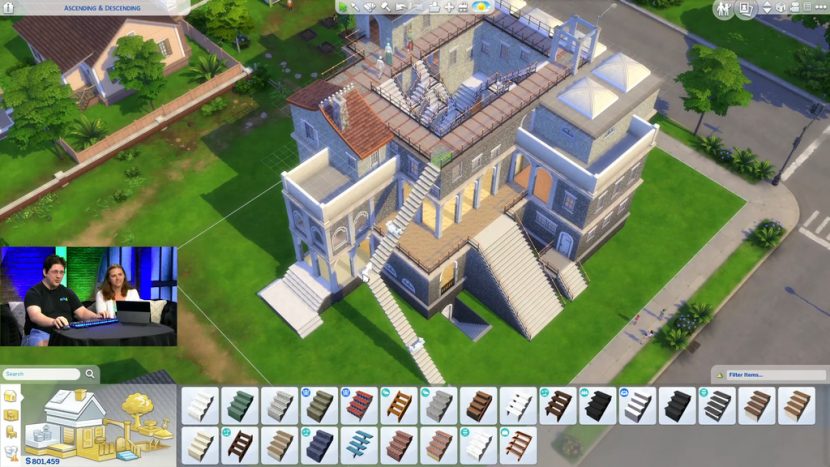The width and height of the screenshot is (830, 467).
Task: Toggle the day and night lighting button
Action: point(482,7)
